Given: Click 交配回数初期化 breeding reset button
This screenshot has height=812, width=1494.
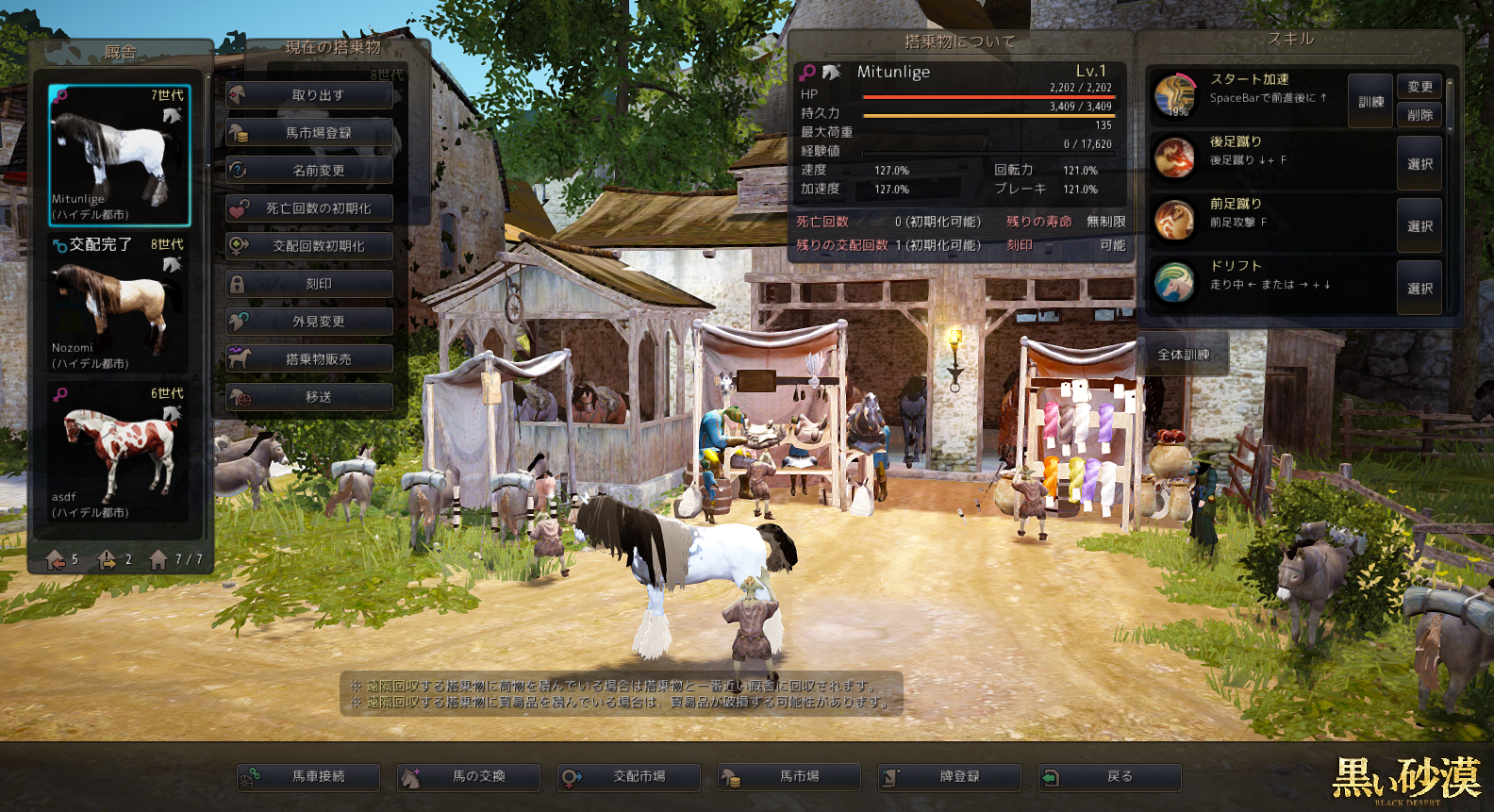Looking at the screenshot, I should [x=309, y=246].
